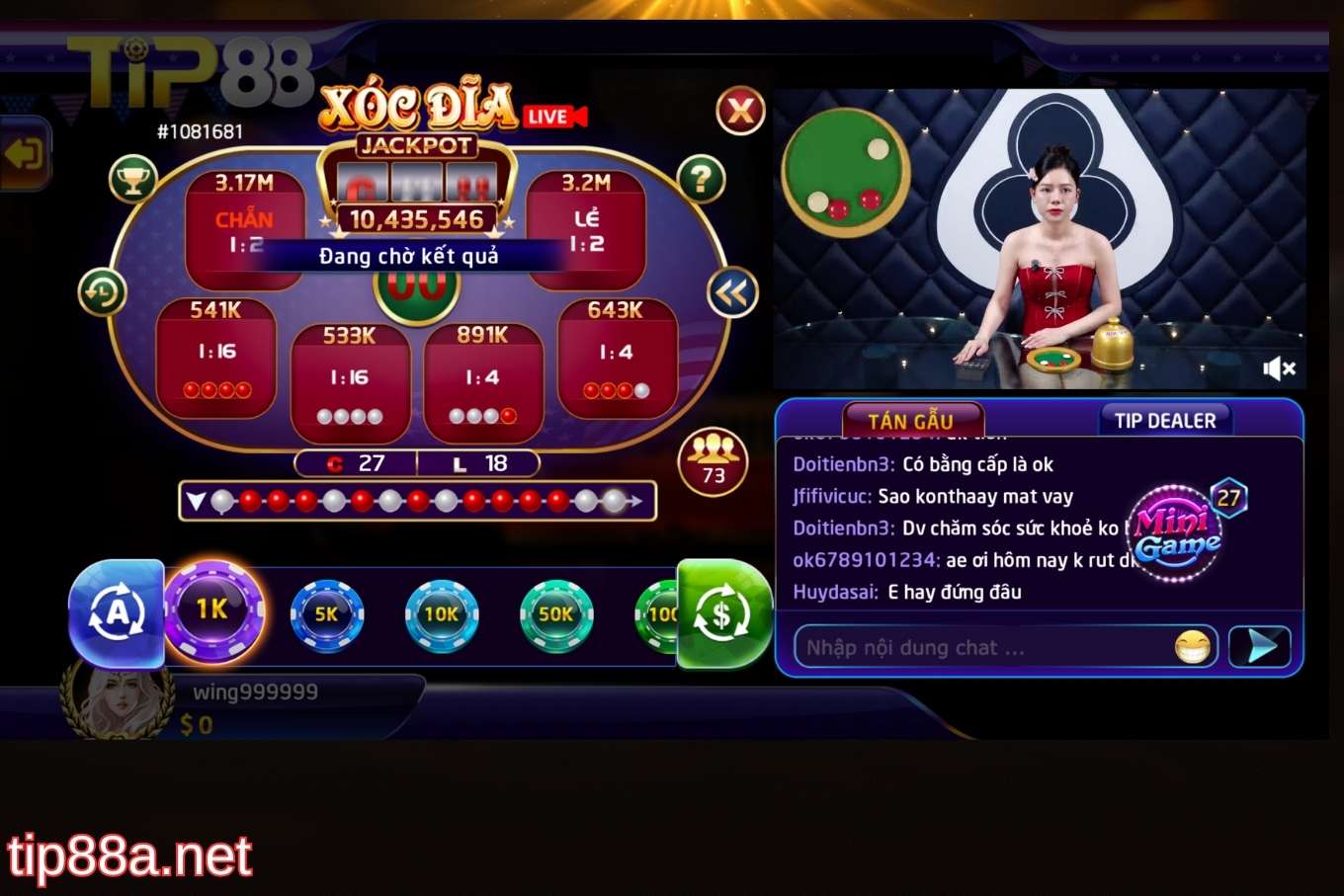Open the TIP DEALER tab
The width and height of the screenshot is (1344, 896).
pos(1165,421)
